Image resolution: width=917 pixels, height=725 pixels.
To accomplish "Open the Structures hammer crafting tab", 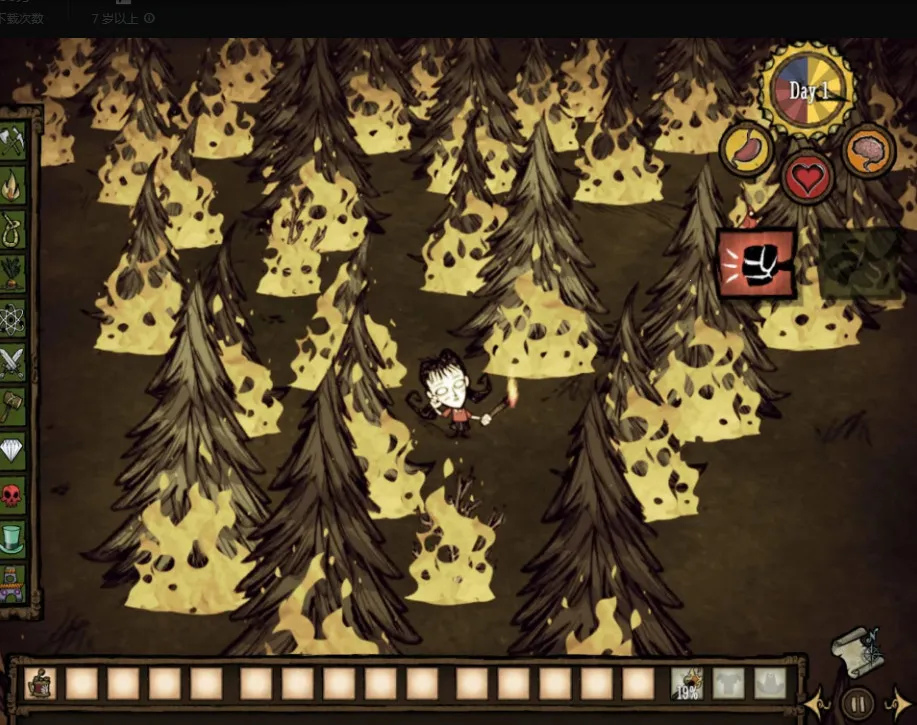I will coord(13,406).
